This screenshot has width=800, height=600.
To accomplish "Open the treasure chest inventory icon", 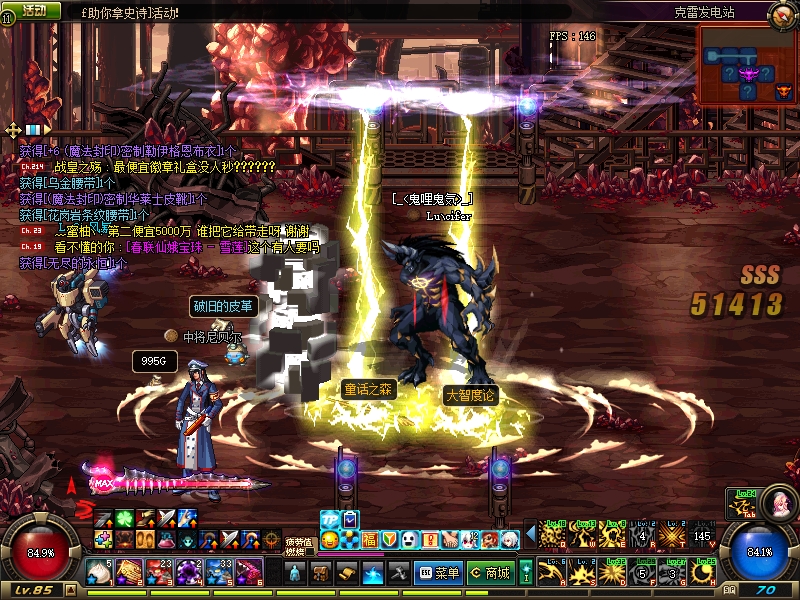I will [321, 573].
